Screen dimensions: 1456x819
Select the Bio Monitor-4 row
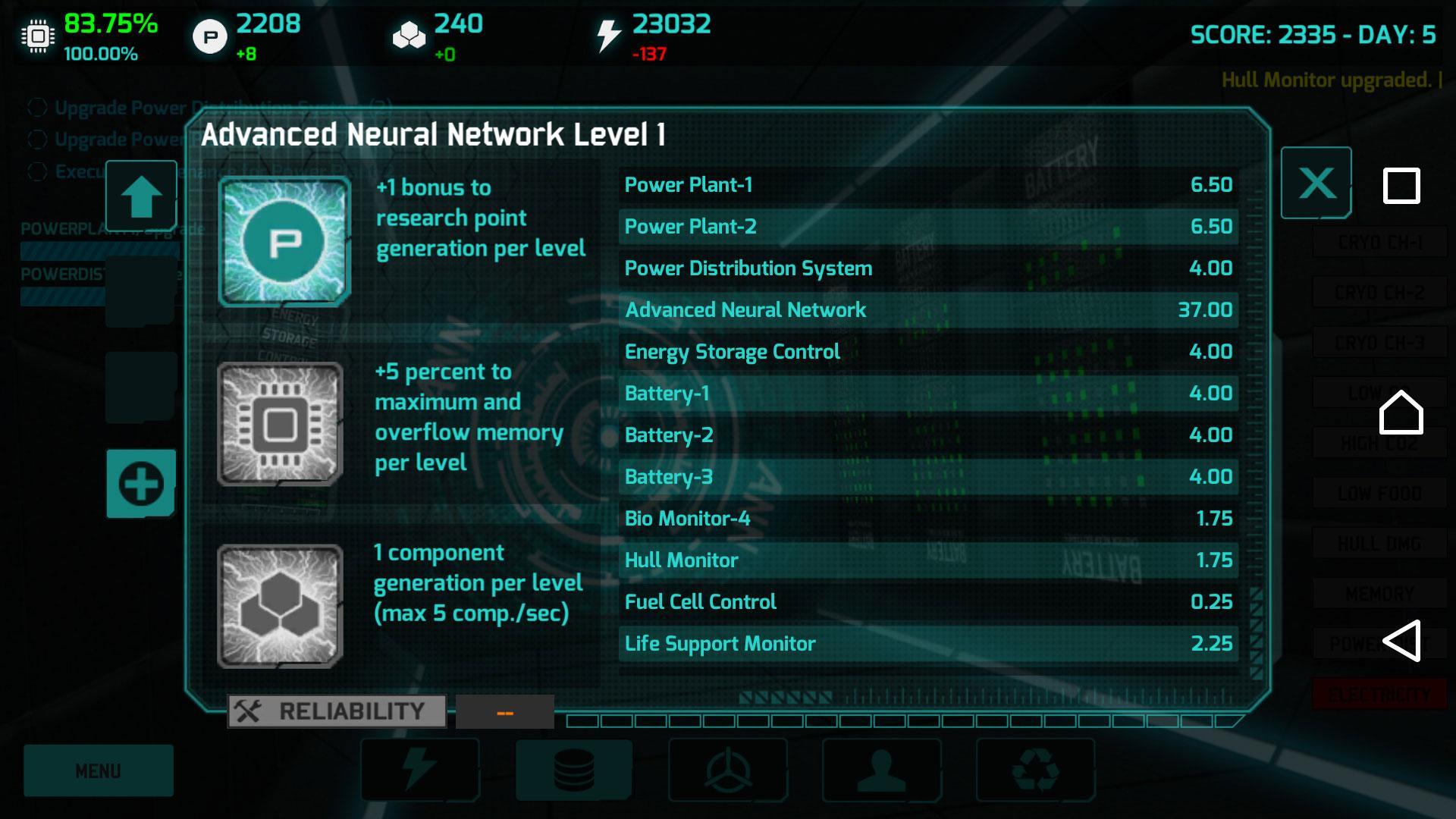[x=928, y=519]
